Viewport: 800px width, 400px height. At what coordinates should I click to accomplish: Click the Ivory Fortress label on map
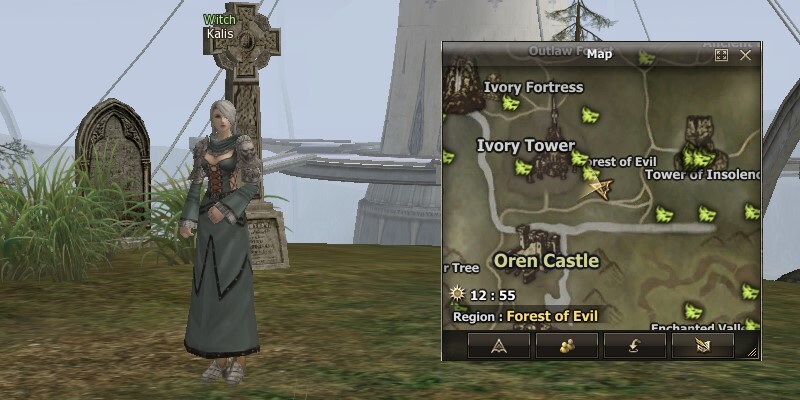[533, 87]
